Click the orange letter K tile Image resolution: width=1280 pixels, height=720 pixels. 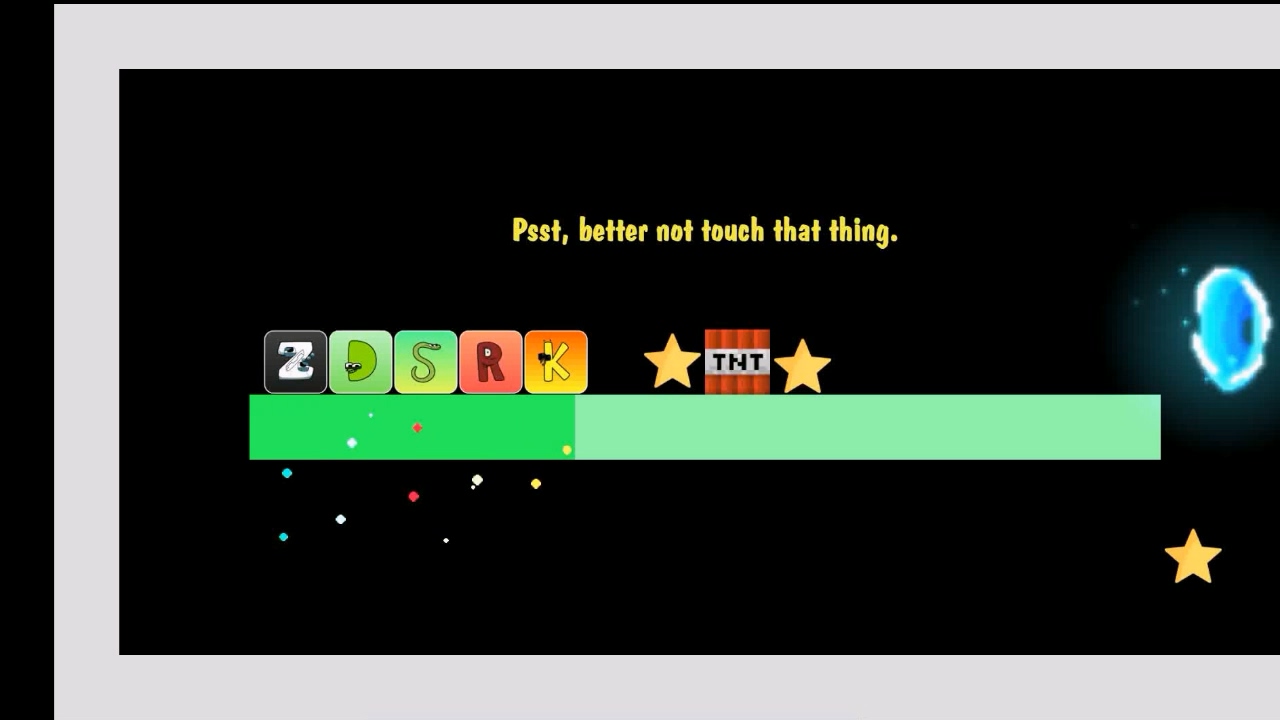point(556,362)
